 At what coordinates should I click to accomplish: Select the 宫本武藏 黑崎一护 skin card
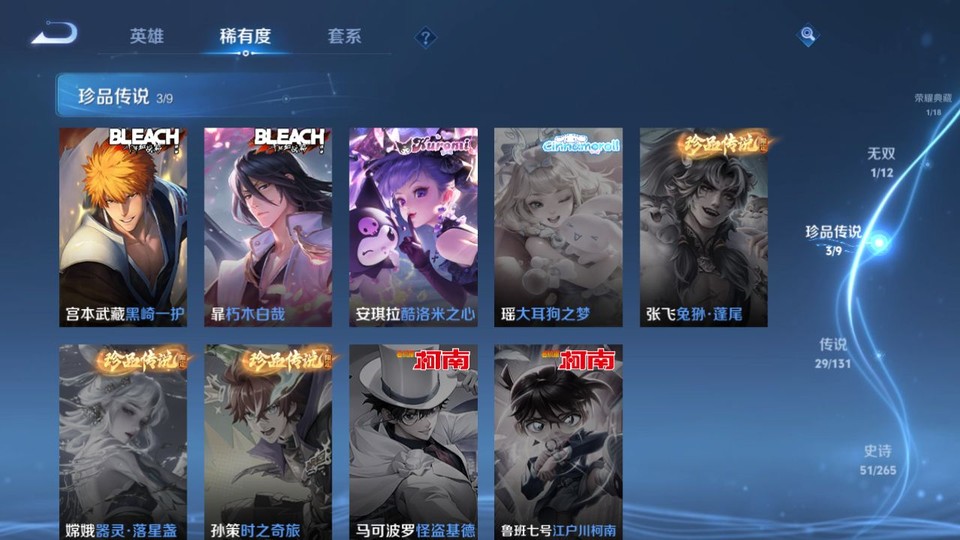pyautogui.click(x=123, y=227)
